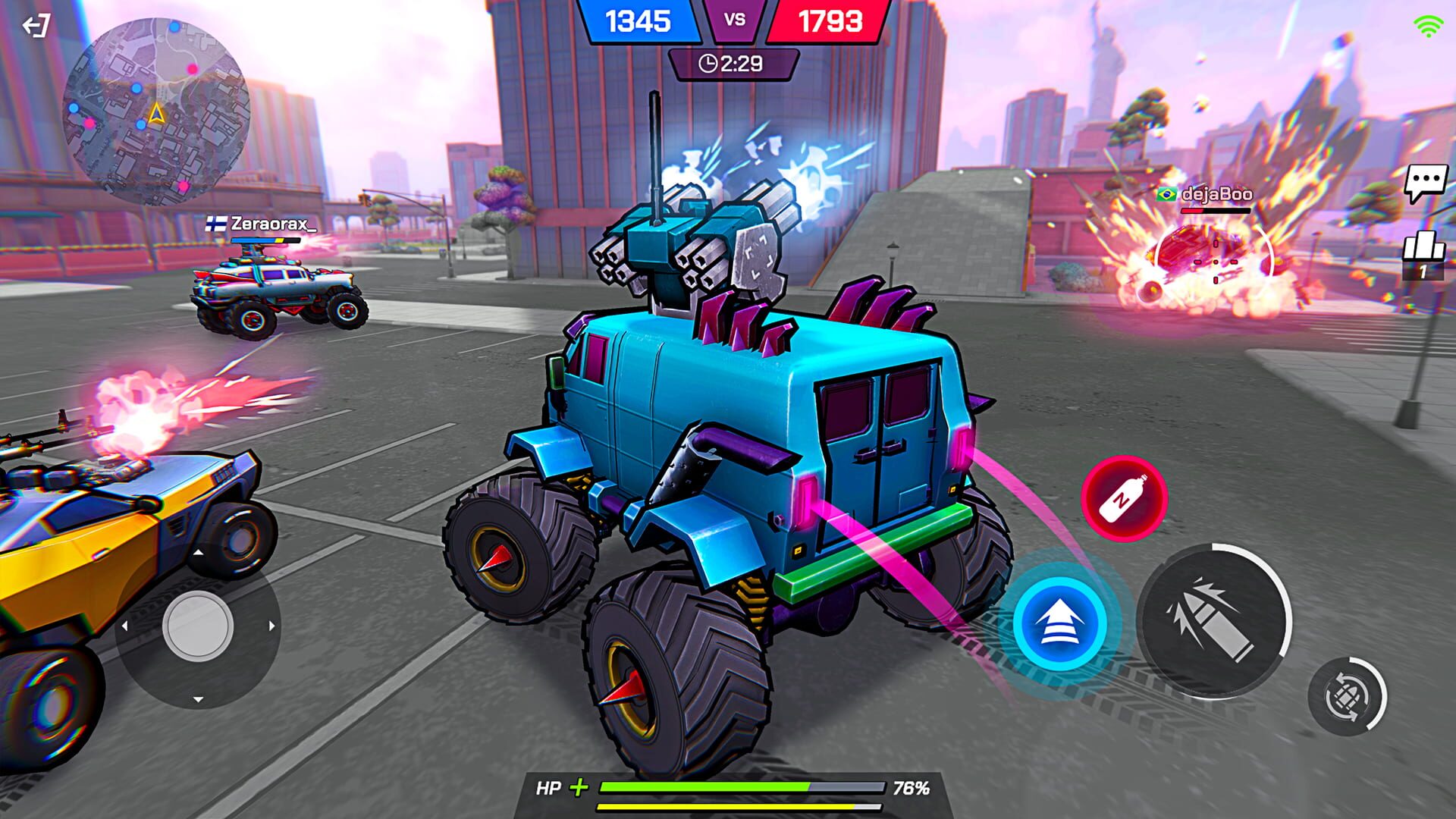Tap the clock icon beside the timer
1456x819 pixels.
click(708, 64)
